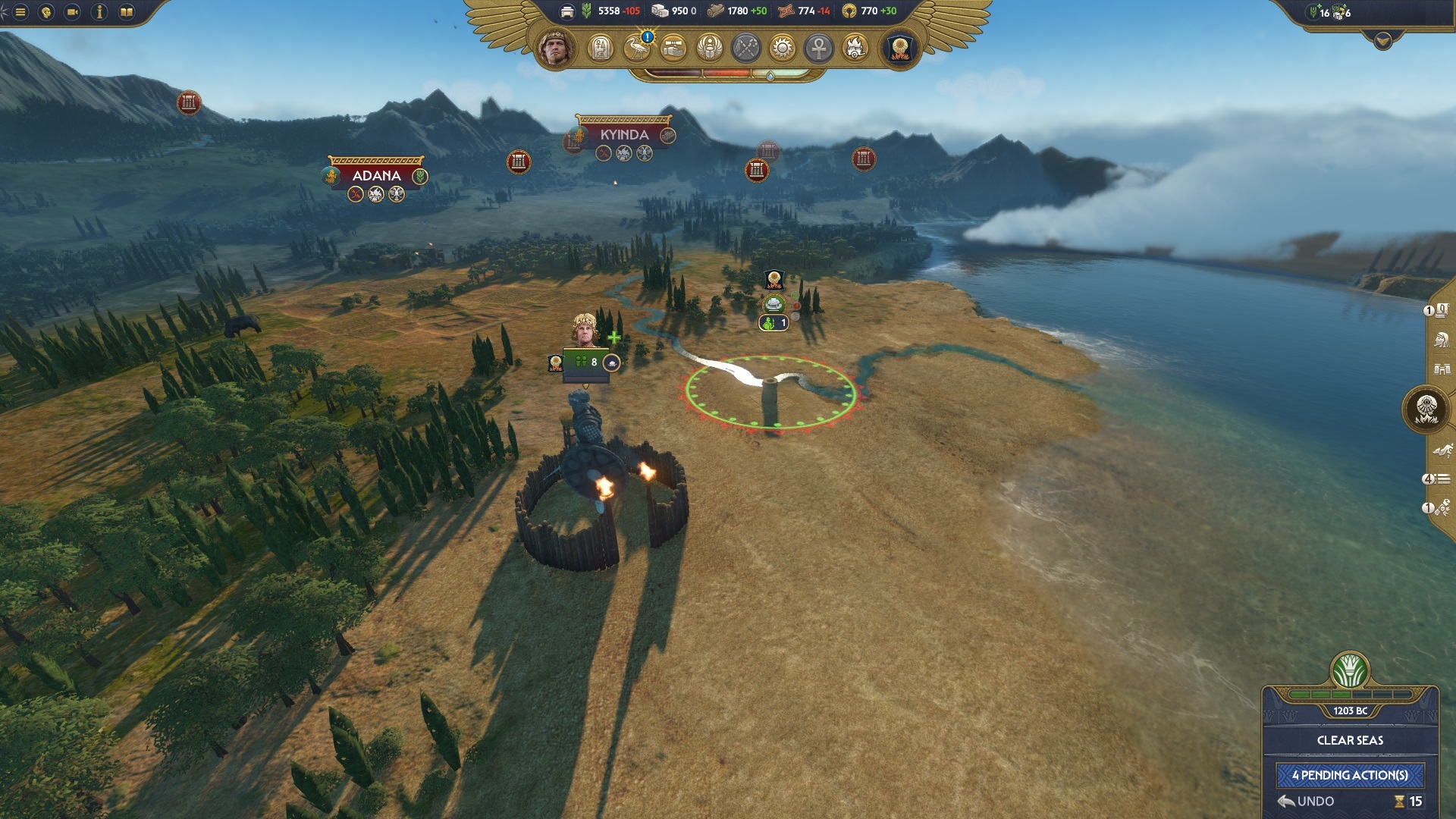Open the fortress buildings list icon
The height and width of the screenshot is (819, 1456).
pyautogui.click(x=1442, y=369)
